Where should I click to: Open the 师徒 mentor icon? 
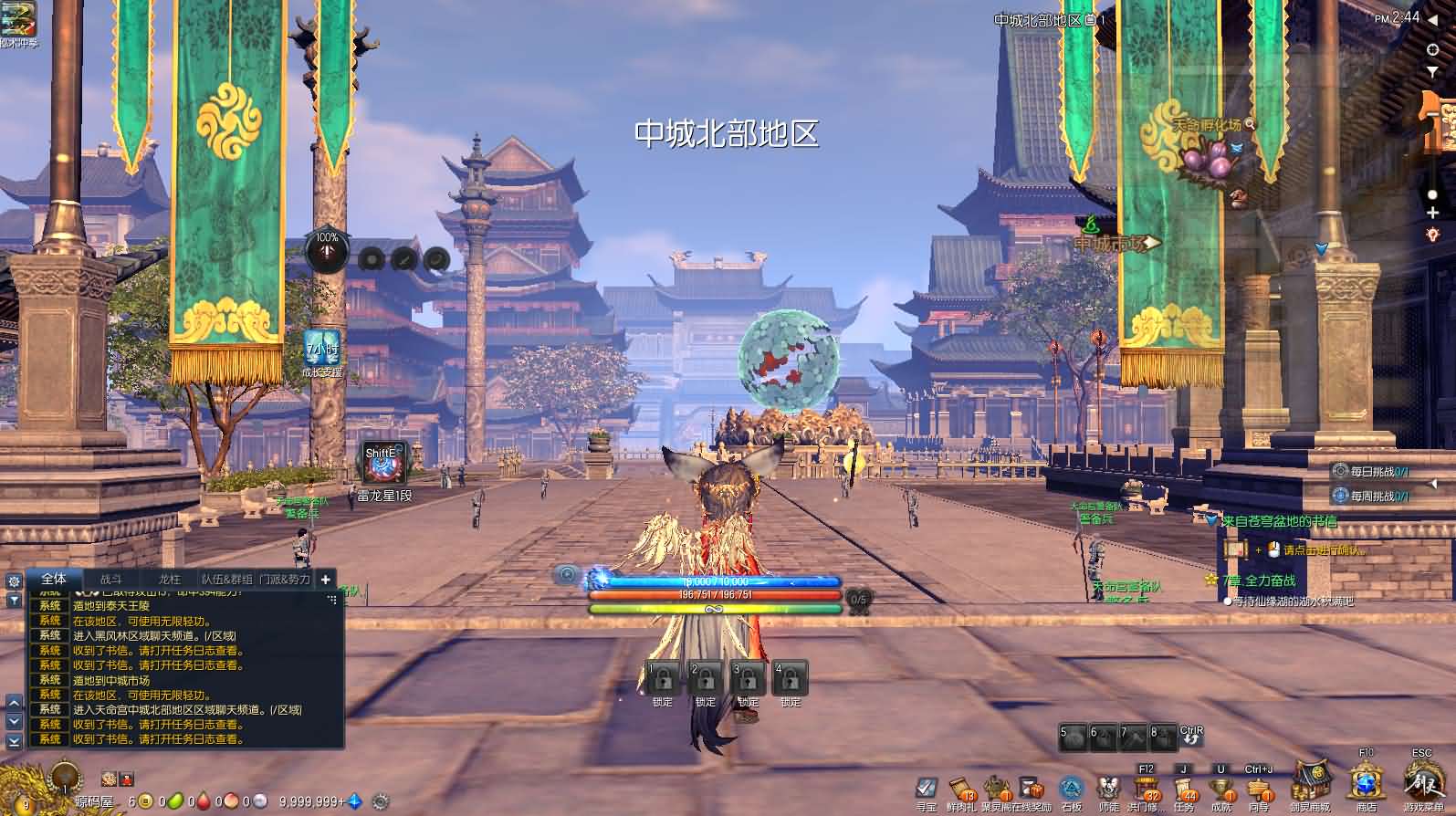click(x=1108, y=789)
